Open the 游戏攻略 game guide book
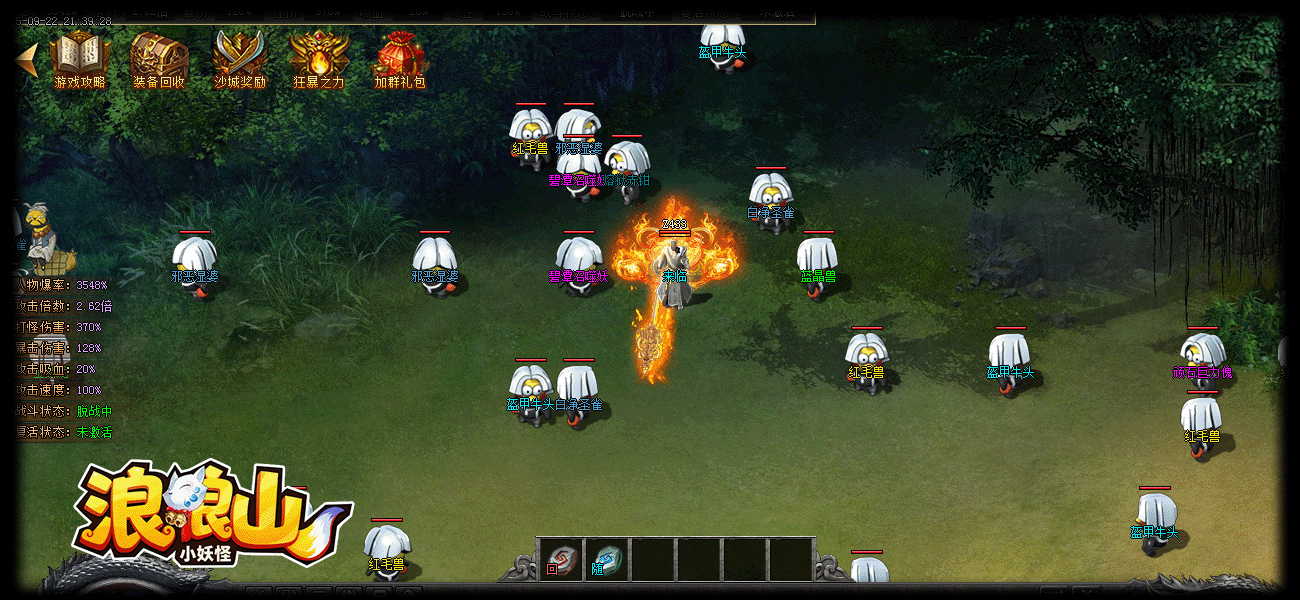Screen dimensions: 1300x600 [79, 58]
